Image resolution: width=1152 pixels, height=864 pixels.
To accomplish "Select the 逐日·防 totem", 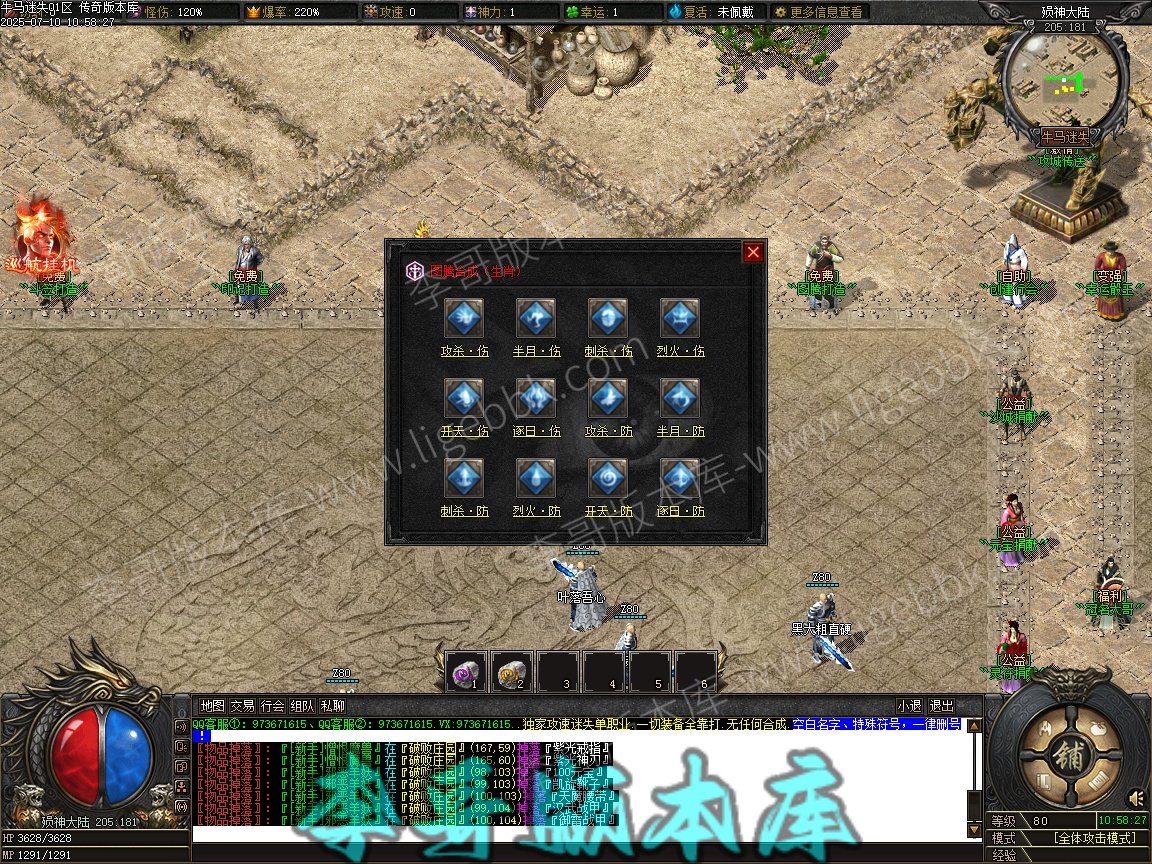I will coord(680,479).
